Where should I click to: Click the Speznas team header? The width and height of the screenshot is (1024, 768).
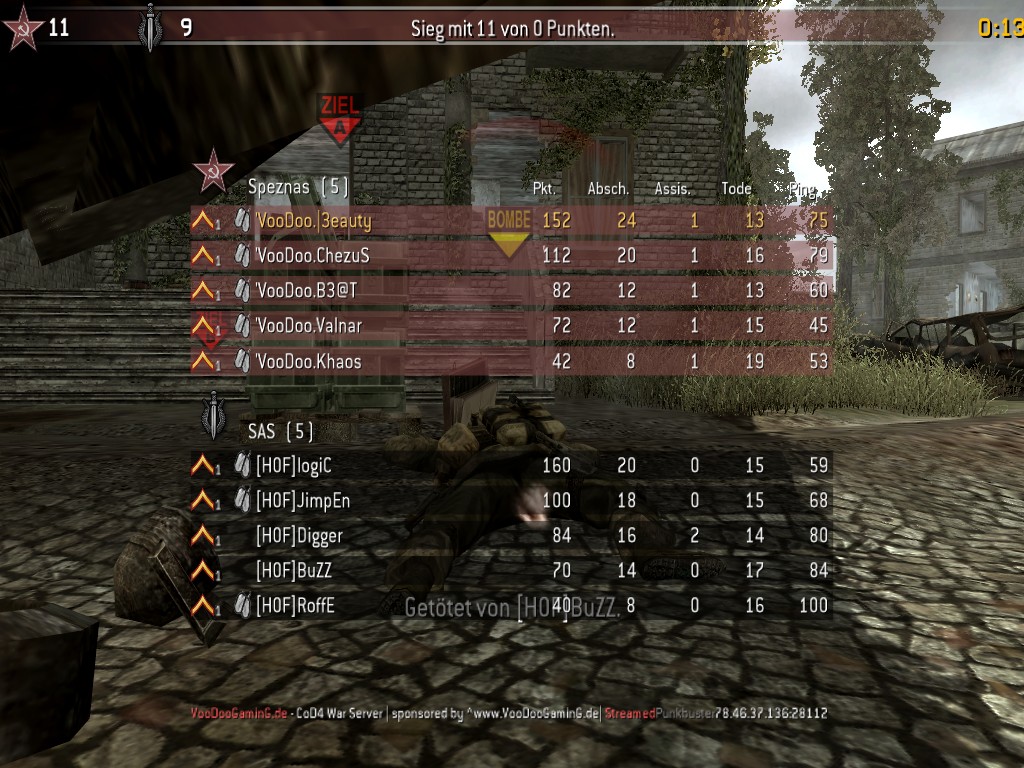pyautogui.click(x=297, y=186)
